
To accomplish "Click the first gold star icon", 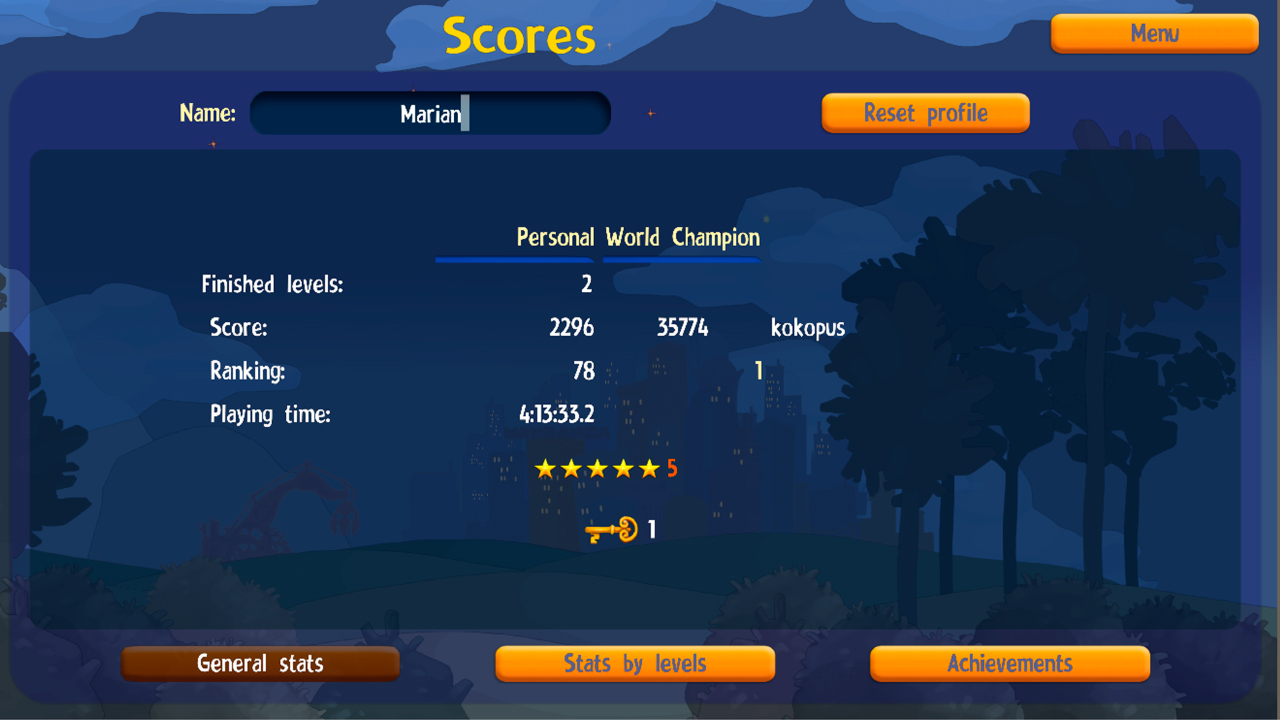I will [x=546, y=467].
